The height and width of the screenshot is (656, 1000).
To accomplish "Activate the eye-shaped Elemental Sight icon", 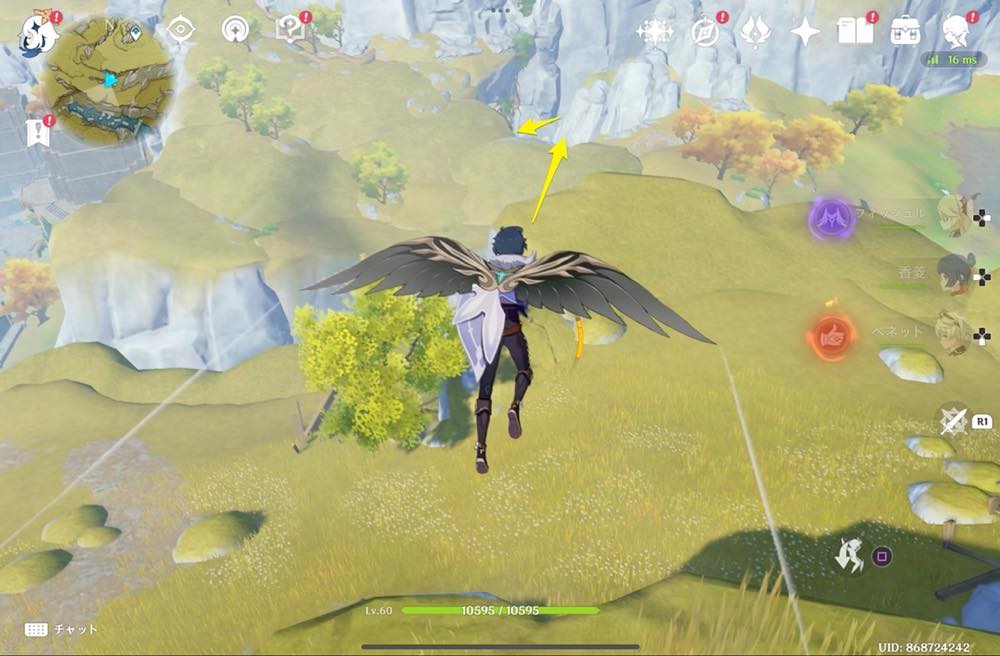I will point(180,29).
